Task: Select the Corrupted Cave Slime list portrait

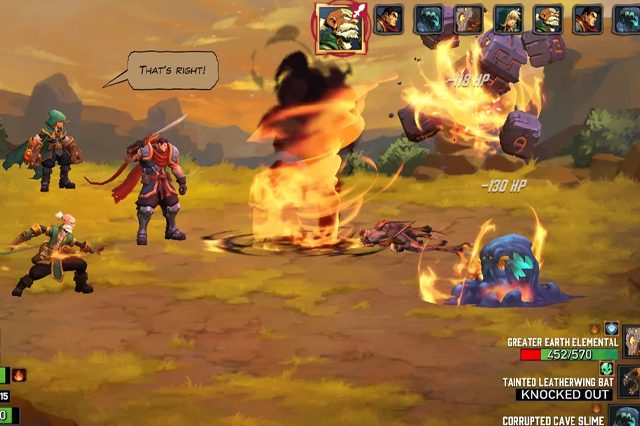Action: [x=628, y=416]
